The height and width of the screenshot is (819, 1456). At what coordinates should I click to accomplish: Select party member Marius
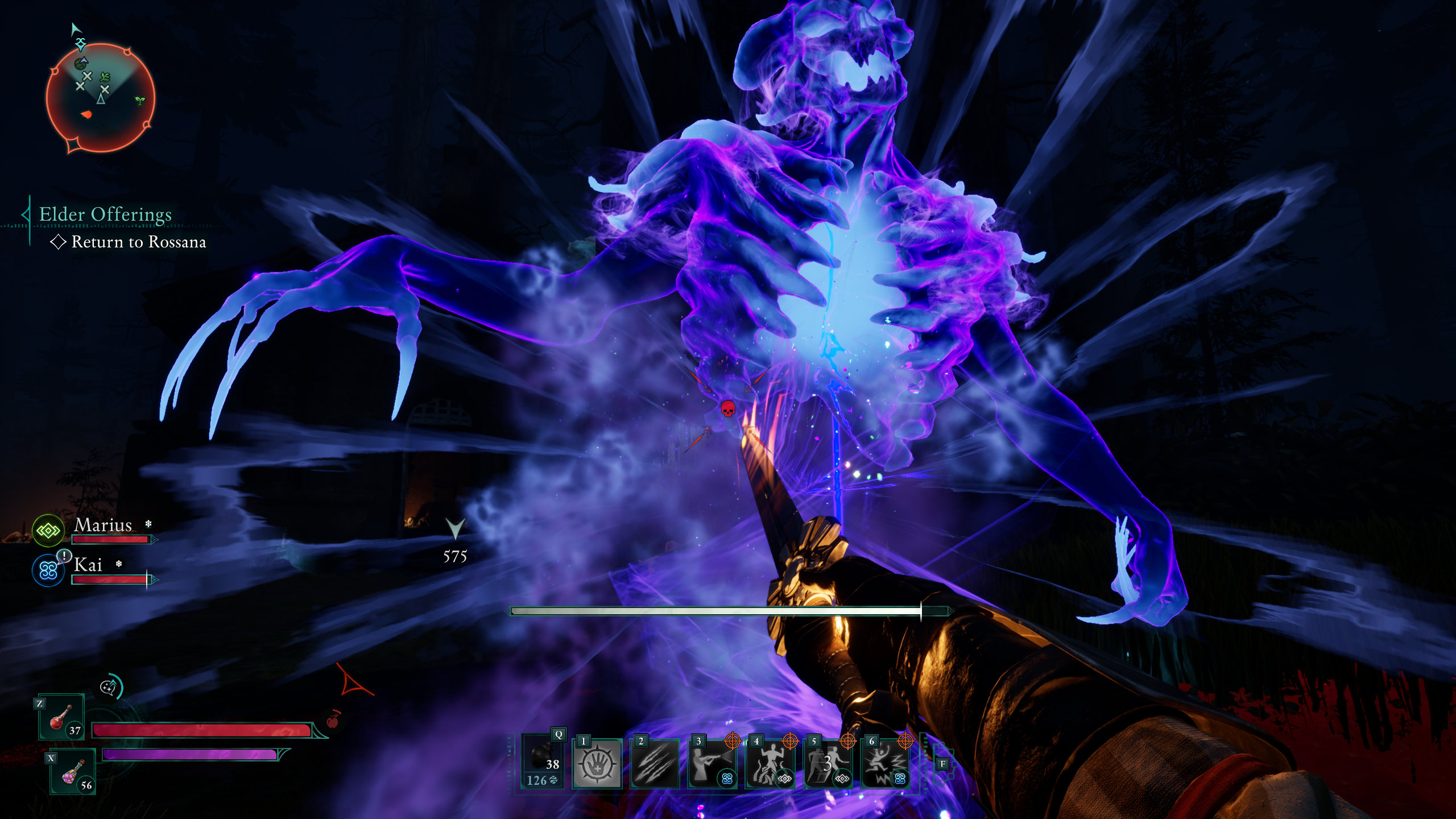tap(103, 526)
